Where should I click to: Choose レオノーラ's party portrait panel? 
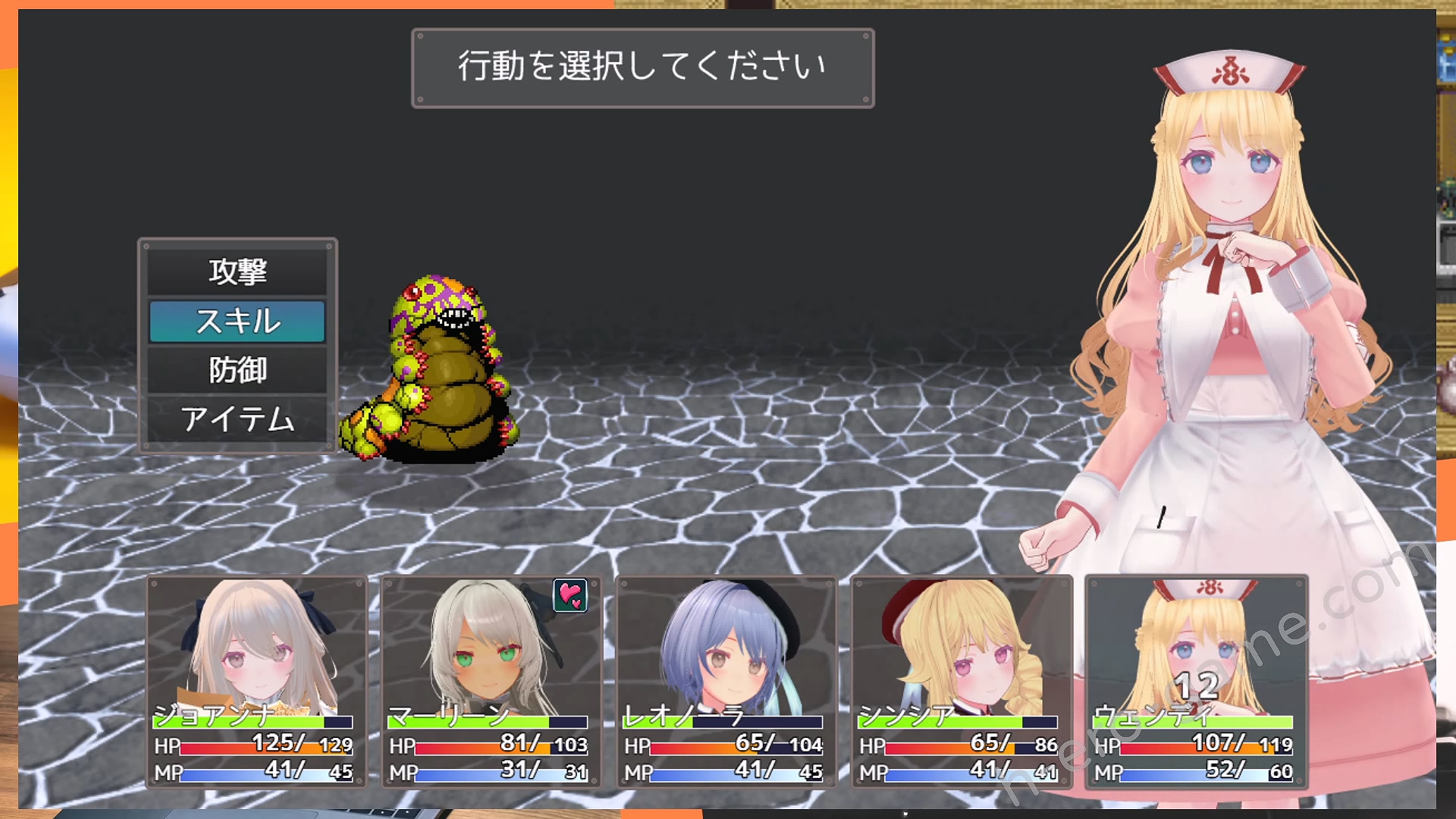coord(726,681)
